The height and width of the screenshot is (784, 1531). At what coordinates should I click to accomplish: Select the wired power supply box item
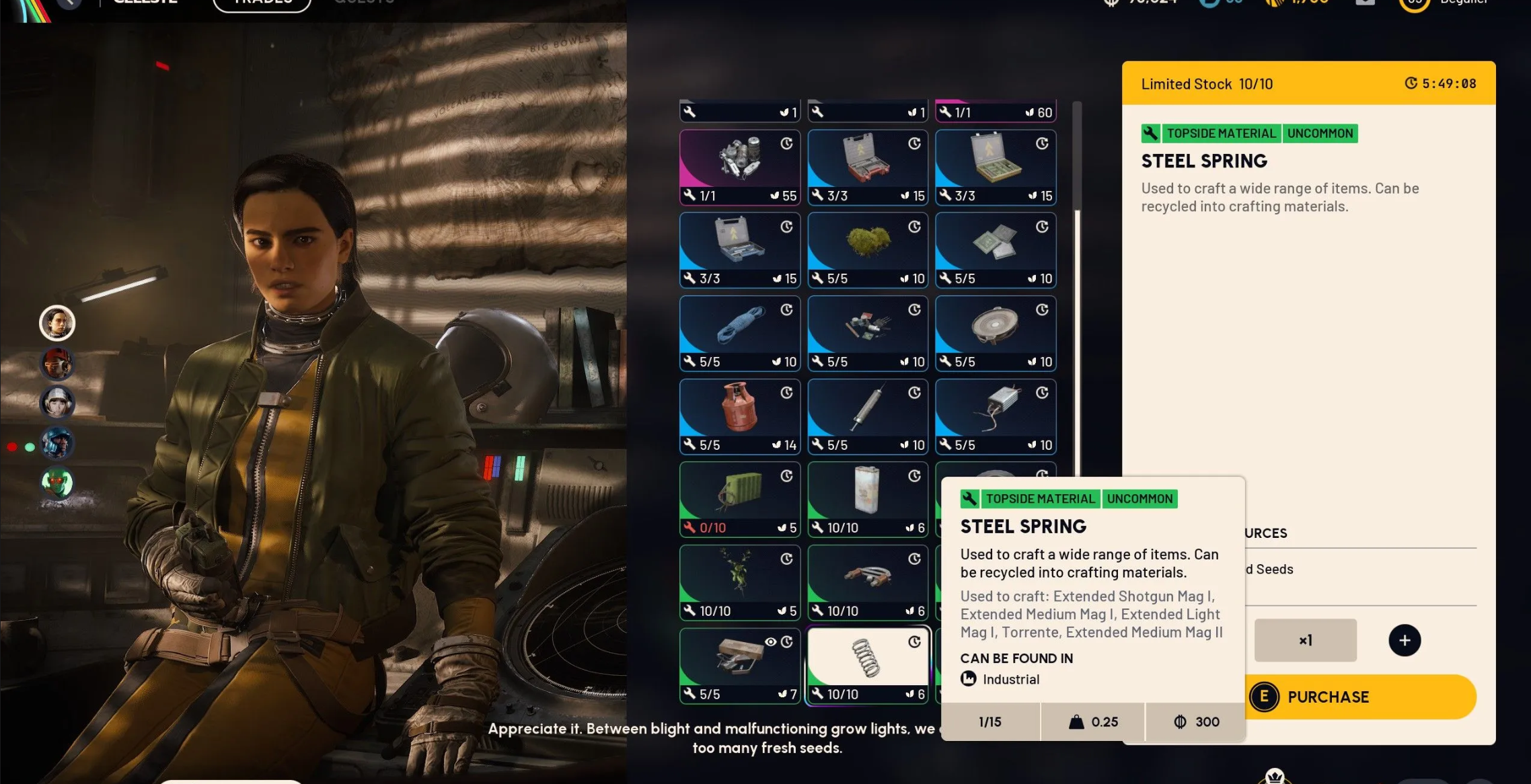[x=995, y=416]
